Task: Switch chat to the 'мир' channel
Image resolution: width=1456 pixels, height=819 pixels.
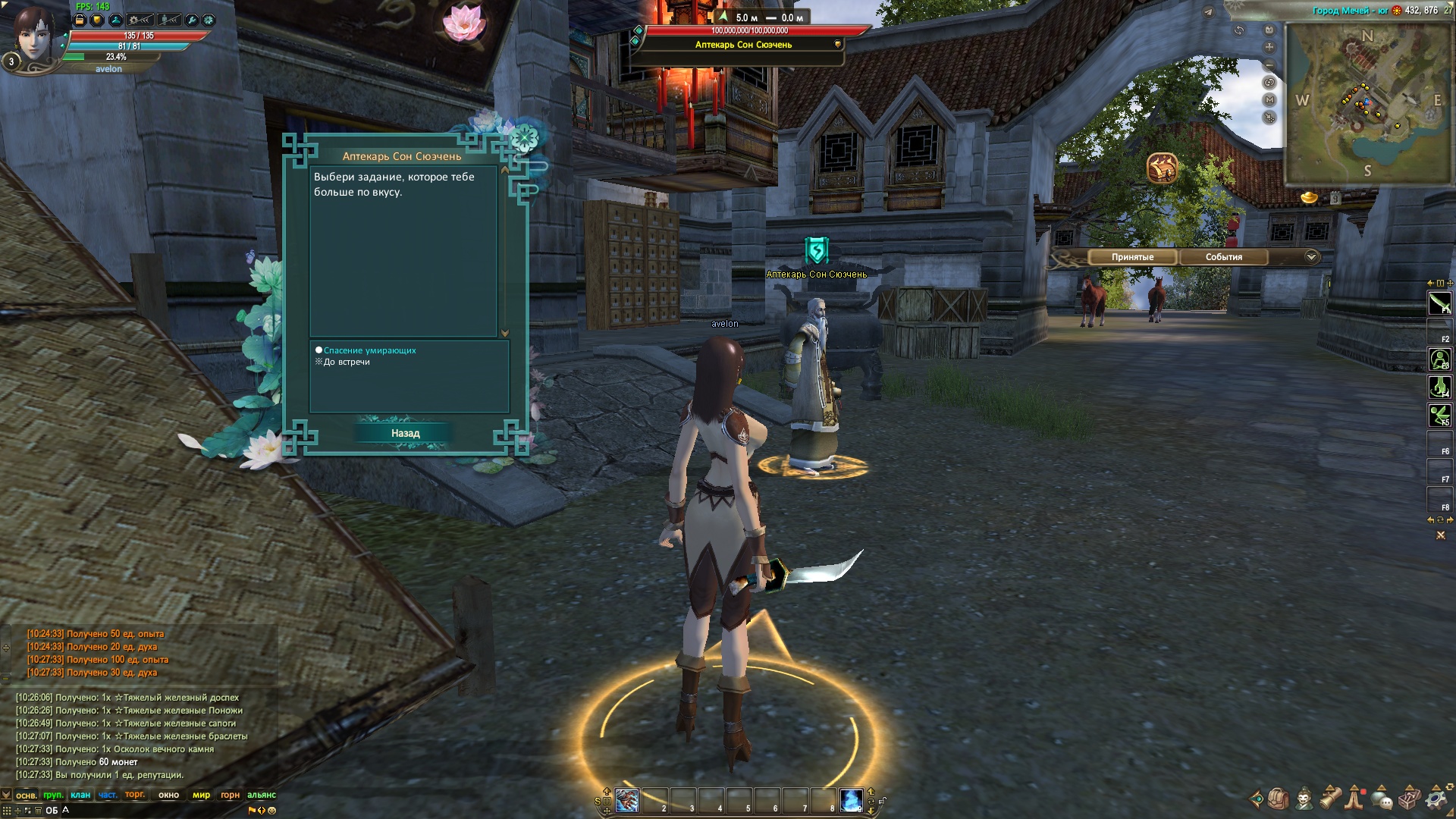Action: 201,795
